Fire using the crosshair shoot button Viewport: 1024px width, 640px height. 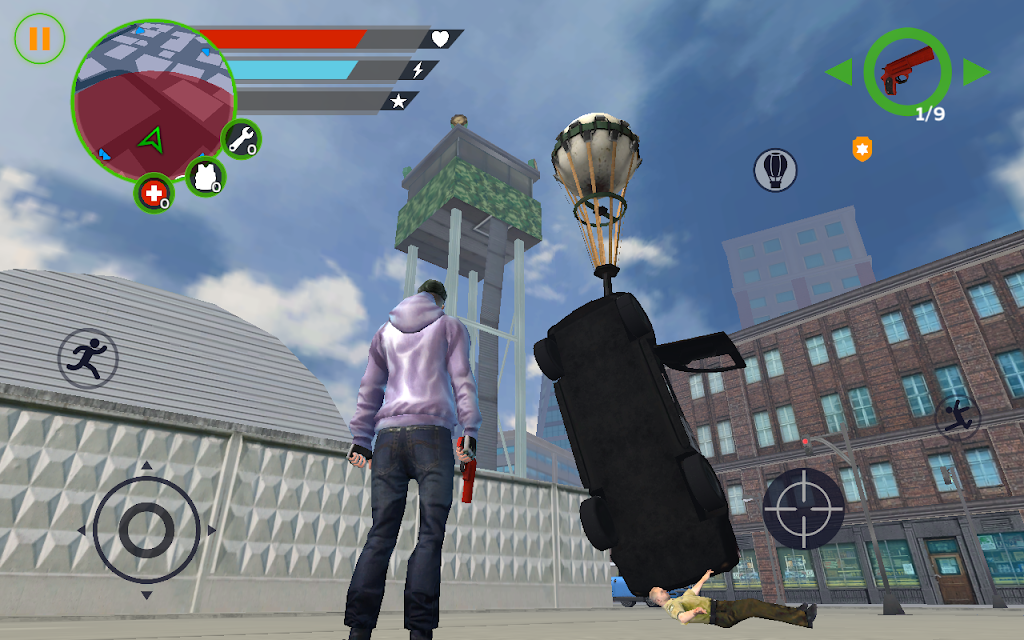(803, 508)
